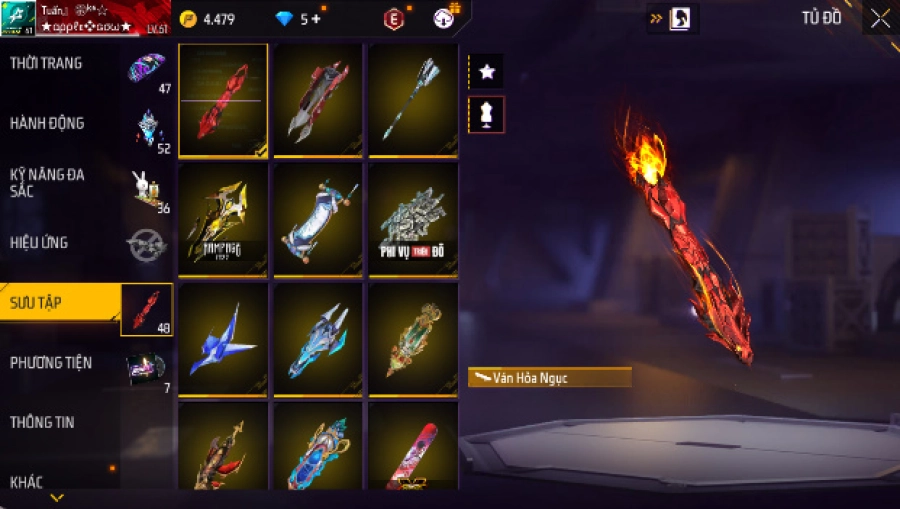Click the arrow card icon beside Tủ Đồ

(672, 18)
